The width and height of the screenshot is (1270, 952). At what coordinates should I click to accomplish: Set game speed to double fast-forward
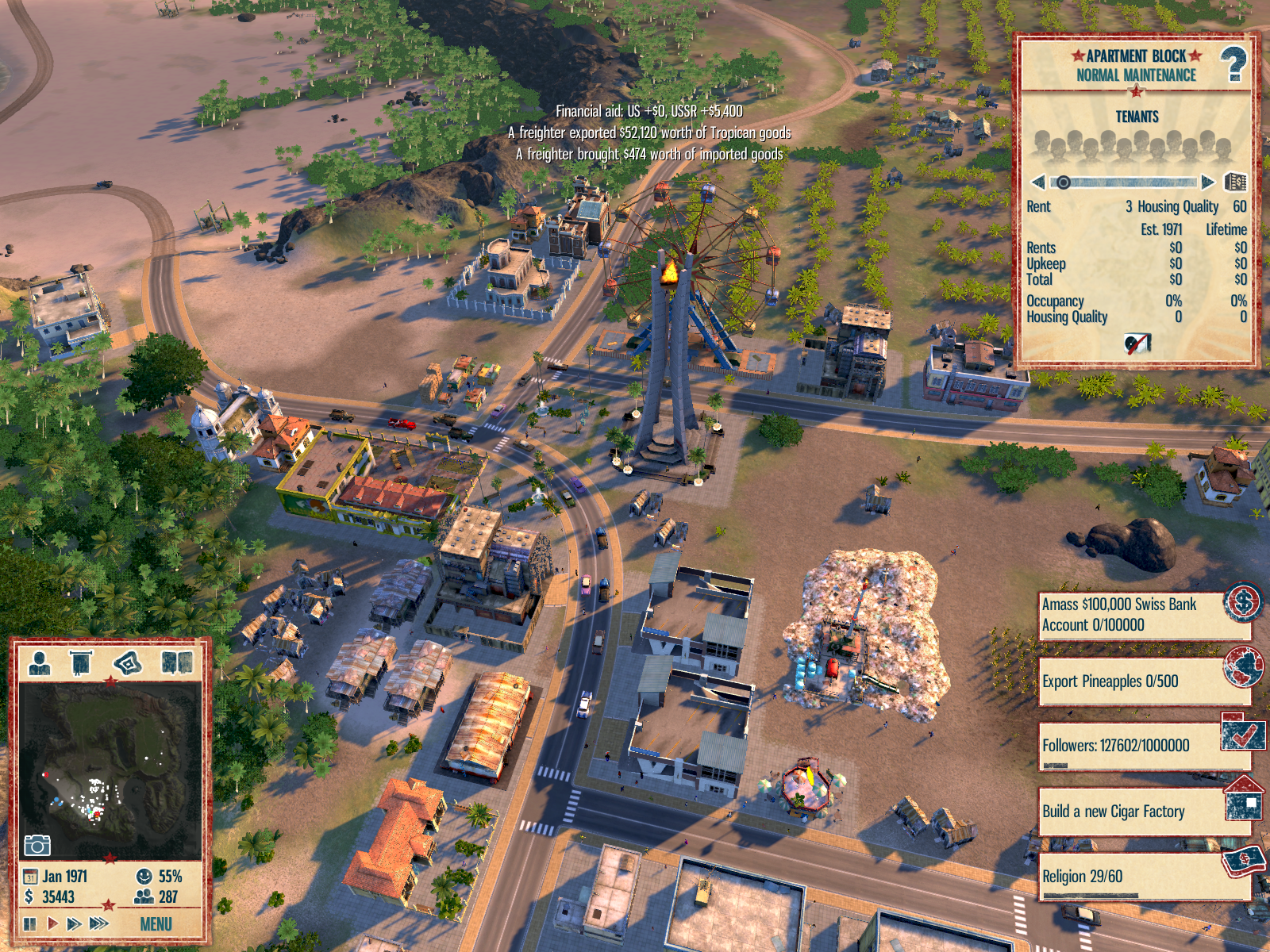[75, 923]
